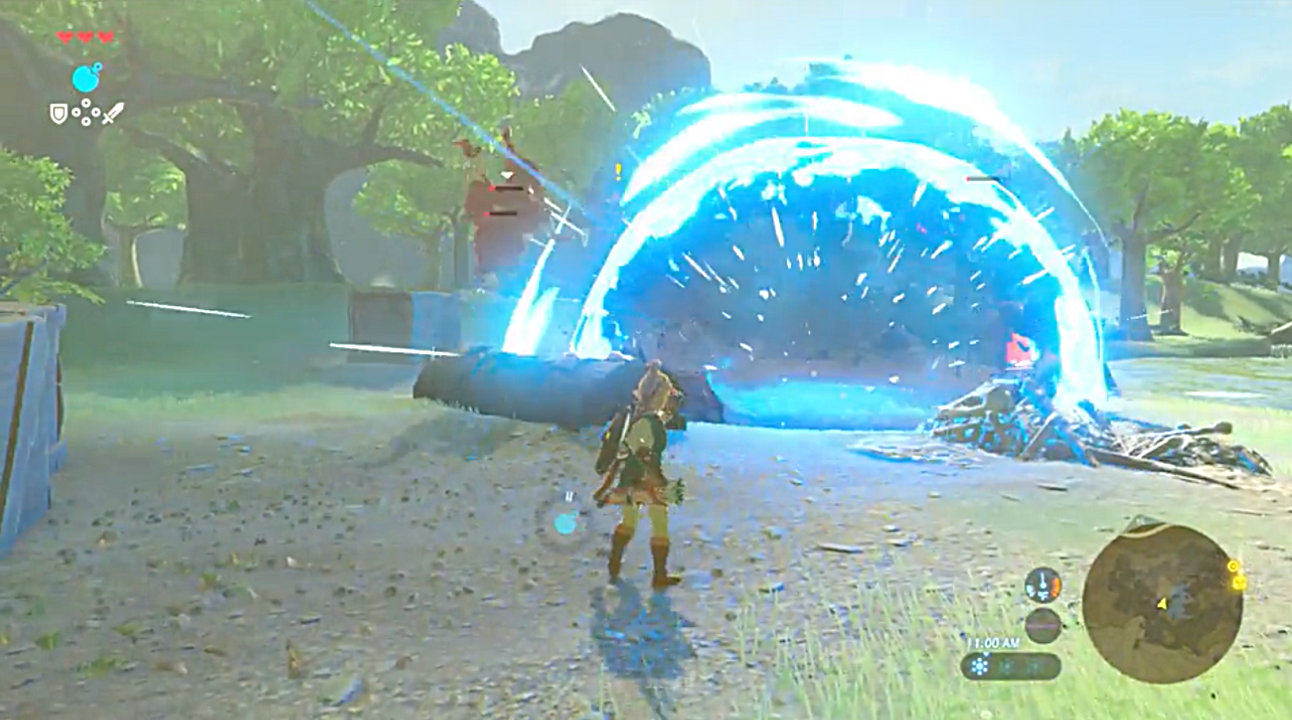1292x720 pixels.
Task: Click the 11:00 AM clock display
Action: click(x=996, y=644)
